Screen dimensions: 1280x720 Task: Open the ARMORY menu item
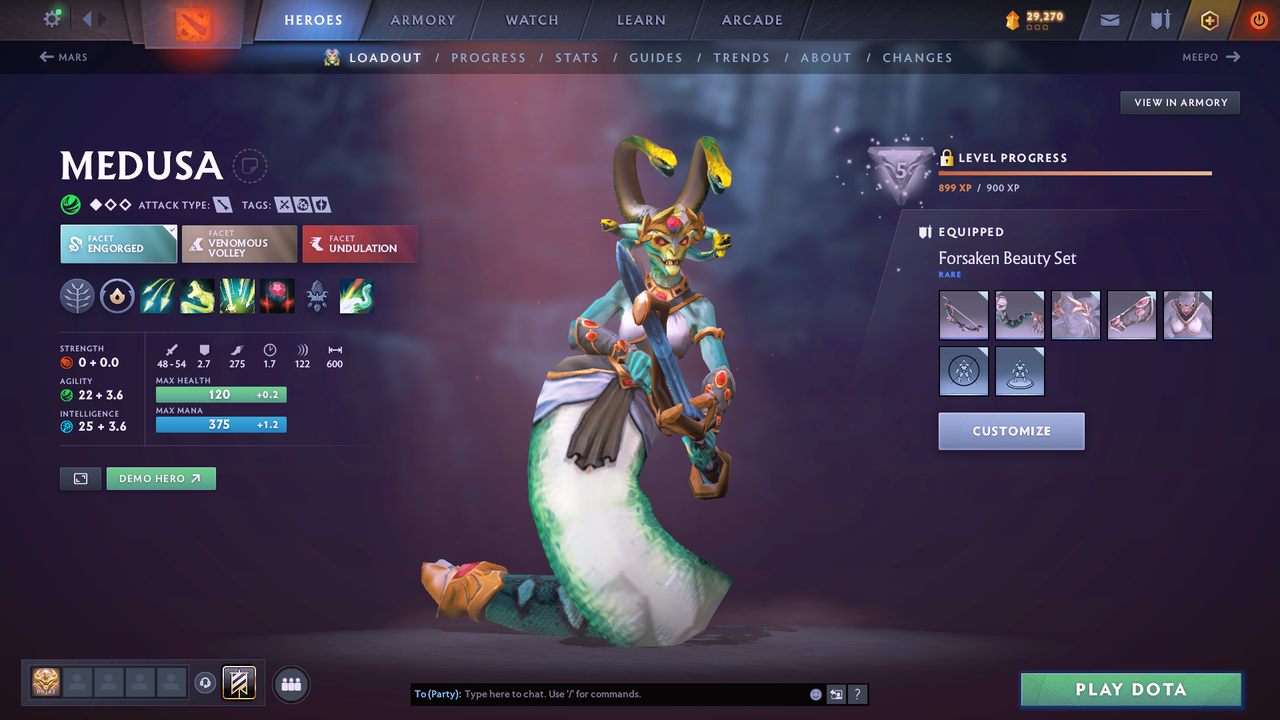422,20
